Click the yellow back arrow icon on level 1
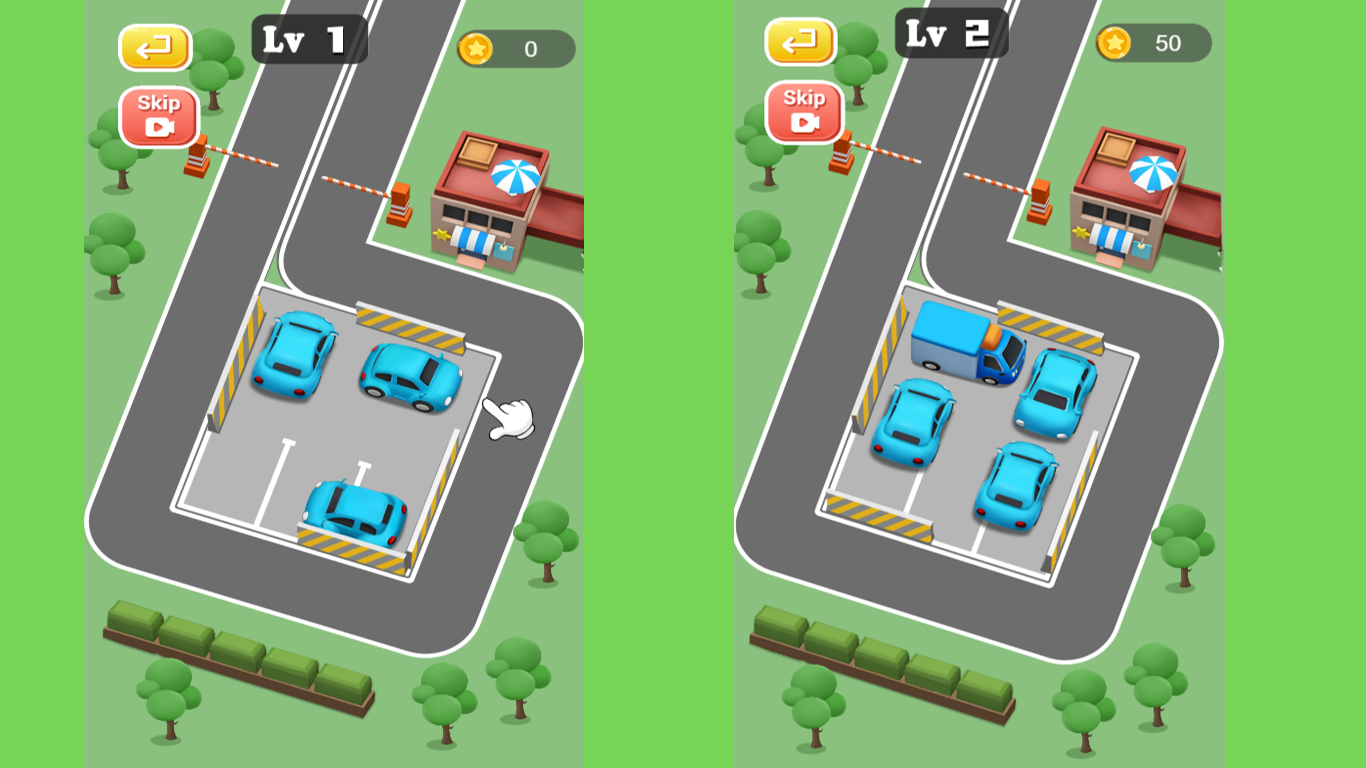Viewport: 1366px width, 768px height. point(155,47)
